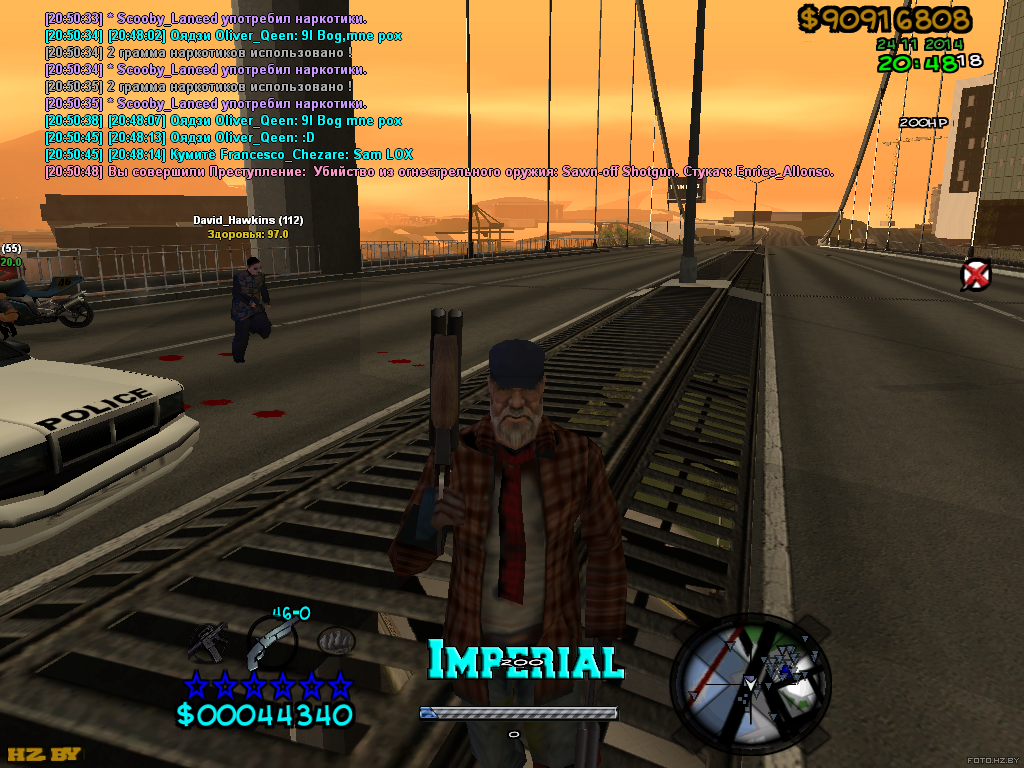Image resolution: width=1024 pixels, height=768 pixels.
Task: Select the sawn-off shotgun weapon icon
Action: [270, 642]
